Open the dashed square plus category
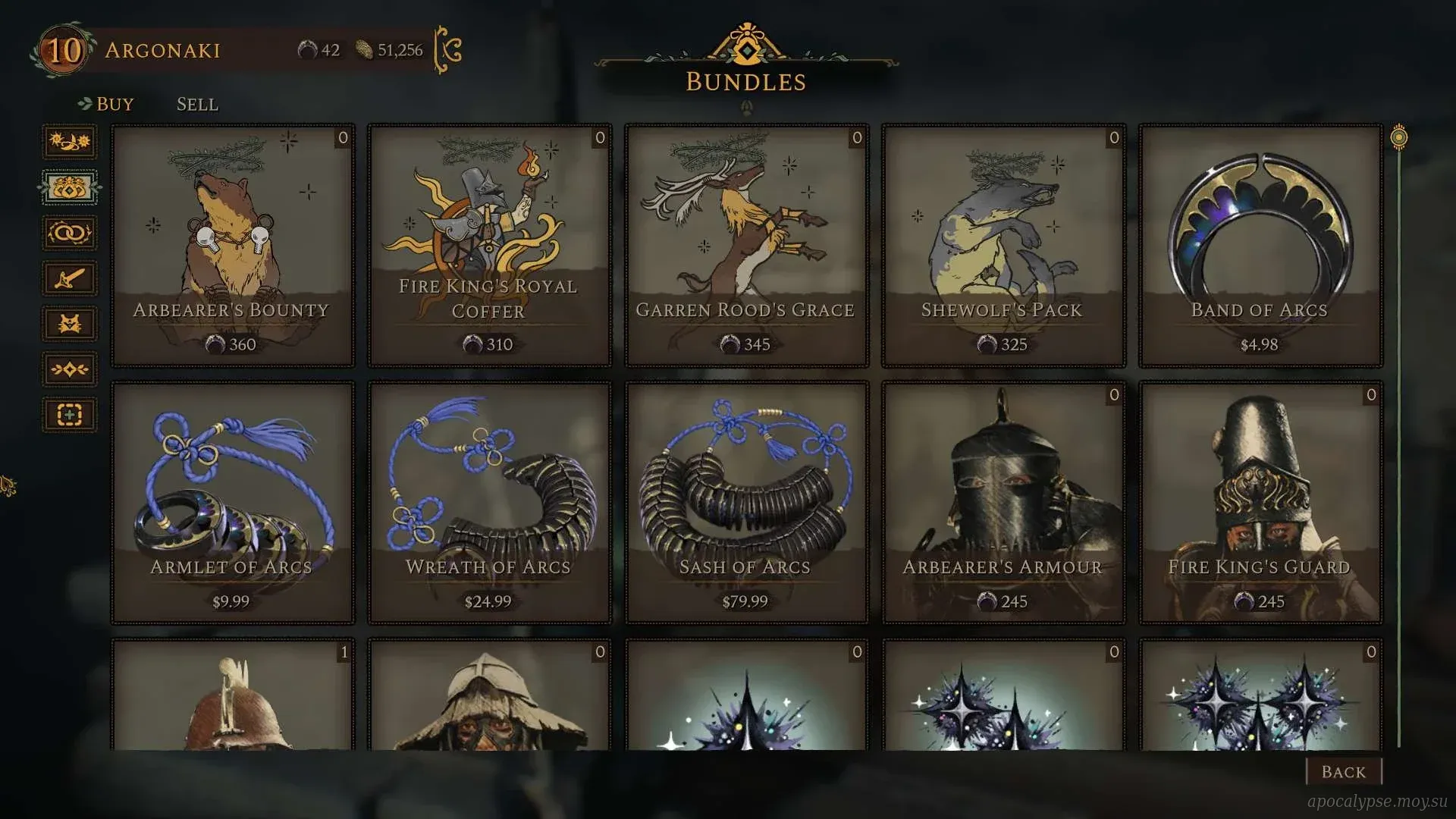1456x819 pixels. (x=70, y=415)
